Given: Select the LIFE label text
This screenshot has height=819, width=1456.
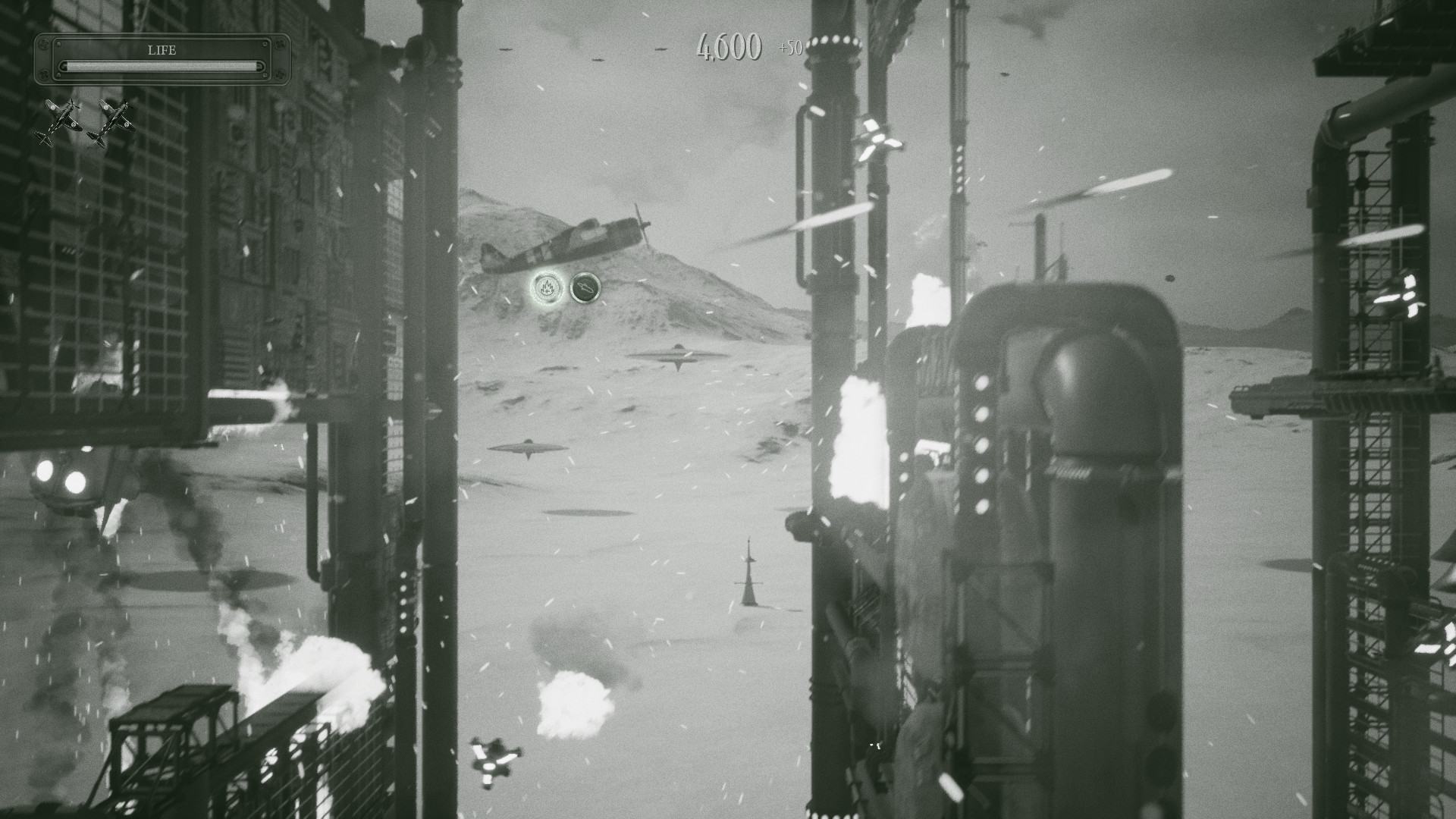Looking at the screenshot, I should (163, 50).
